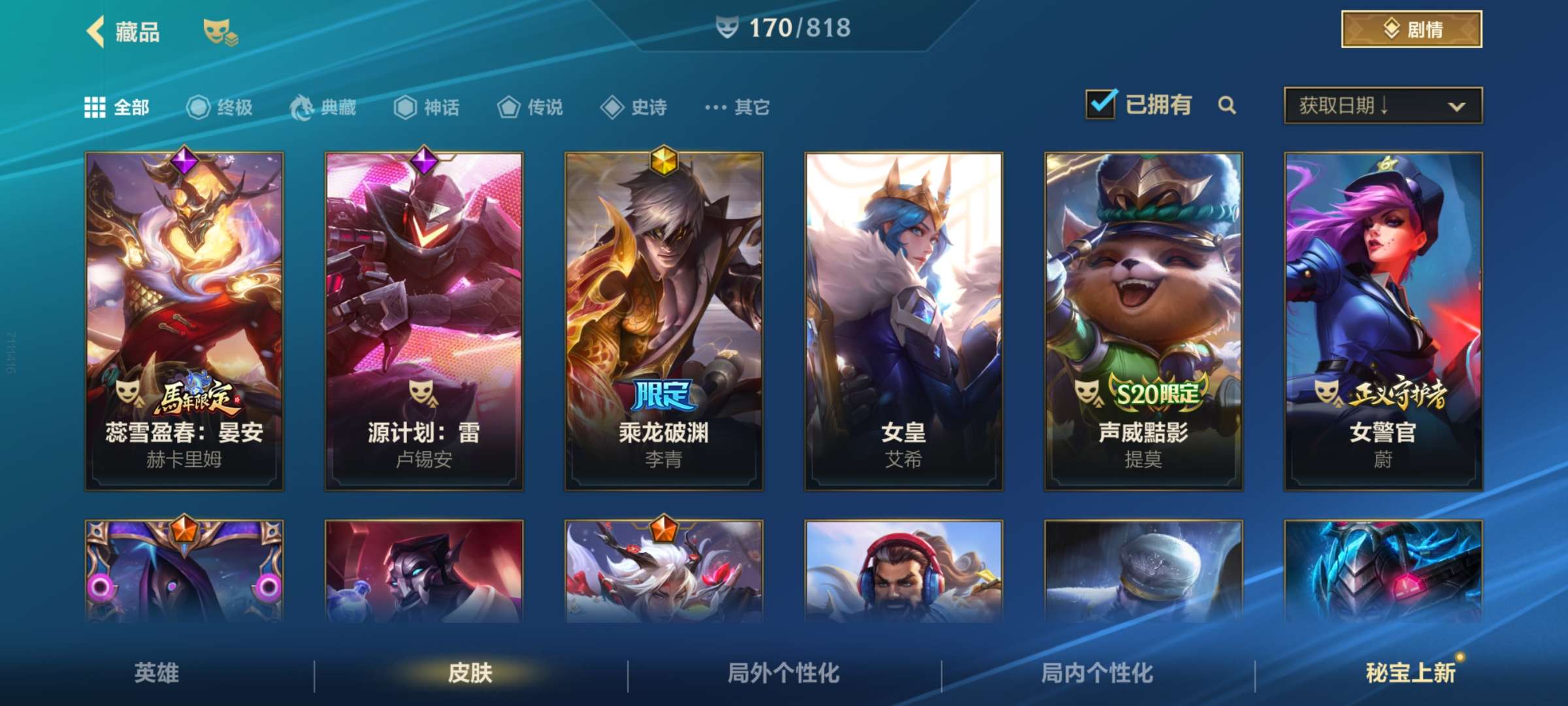This screenshot has height=706, width=1568.
Task: Select the 史诗 diamond filter icon
Action: pos(613,108)
